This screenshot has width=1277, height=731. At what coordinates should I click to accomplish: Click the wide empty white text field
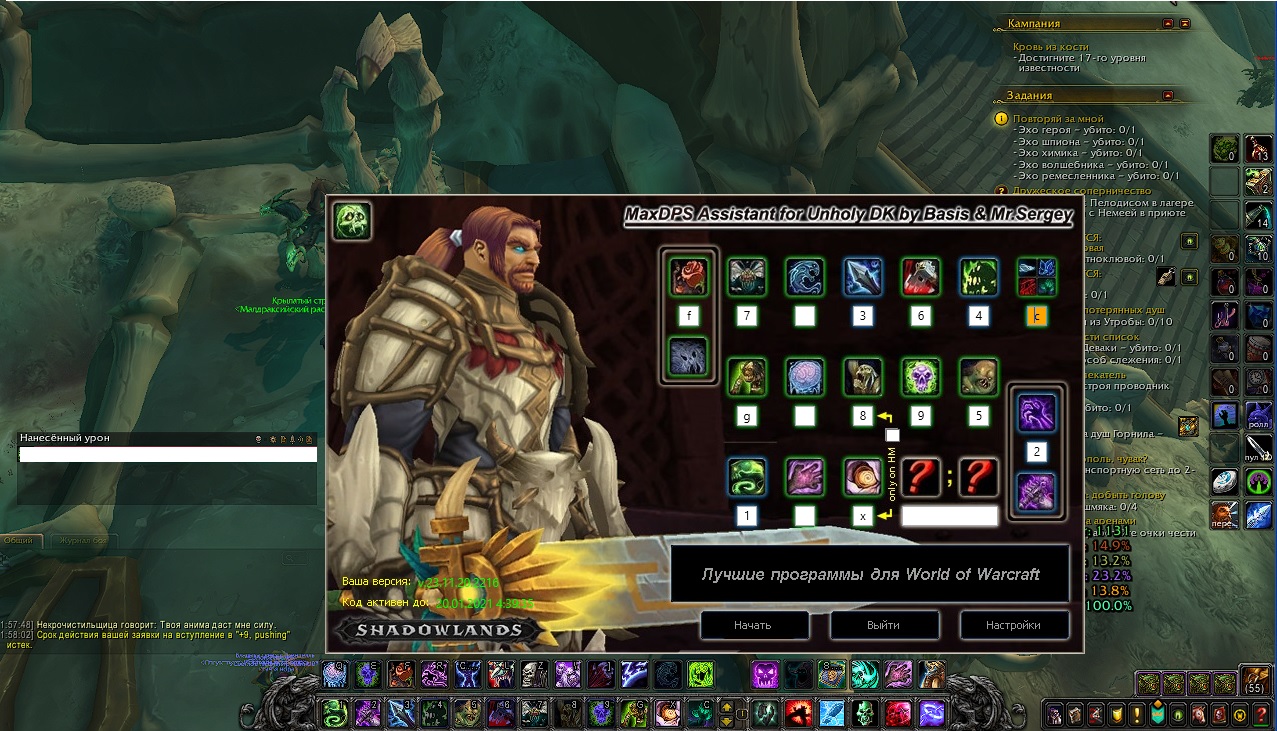coord(949,516)
